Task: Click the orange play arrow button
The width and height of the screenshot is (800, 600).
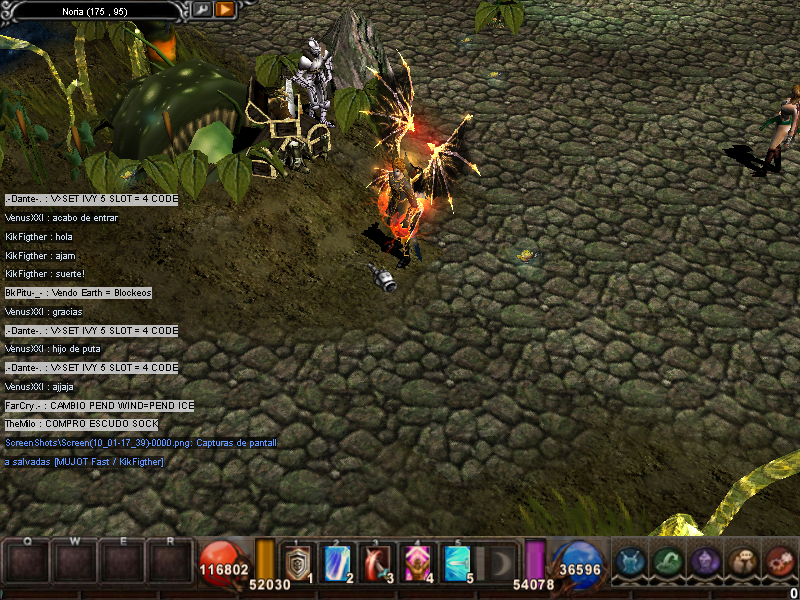Action: [x=225, y=9]
